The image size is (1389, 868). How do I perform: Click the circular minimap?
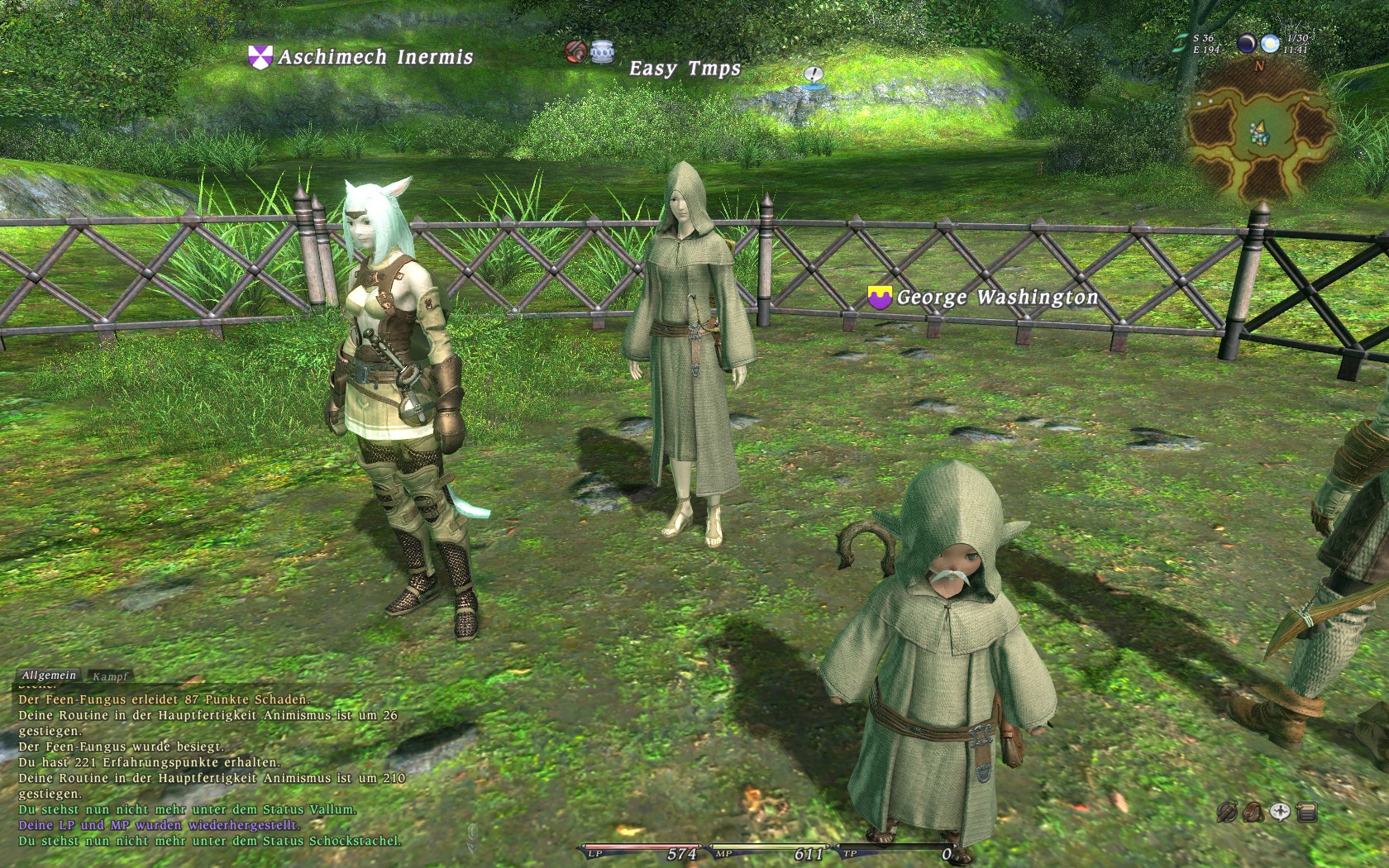click(x=1259, y=131)
